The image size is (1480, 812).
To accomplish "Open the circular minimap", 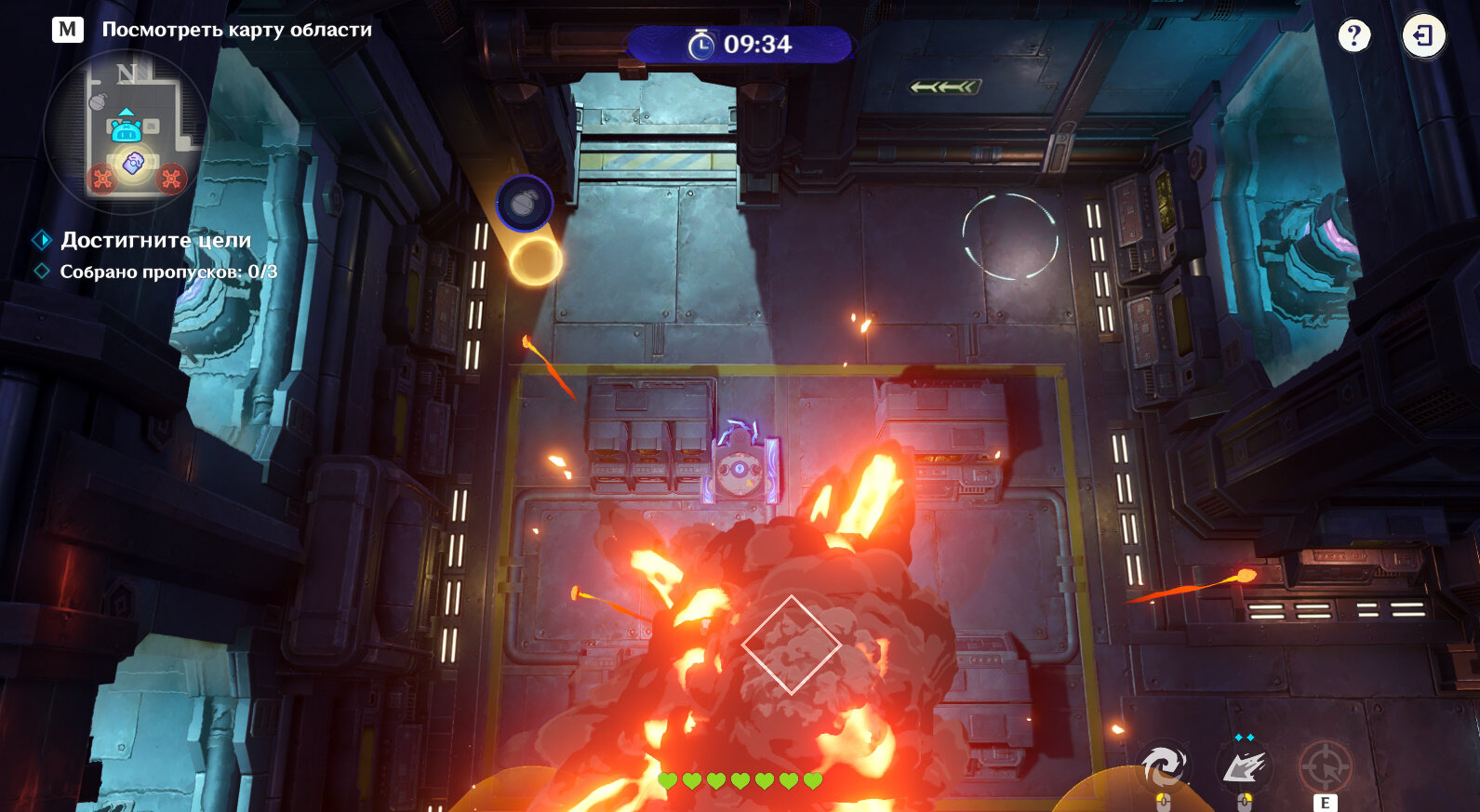I will tap(127, 130).
